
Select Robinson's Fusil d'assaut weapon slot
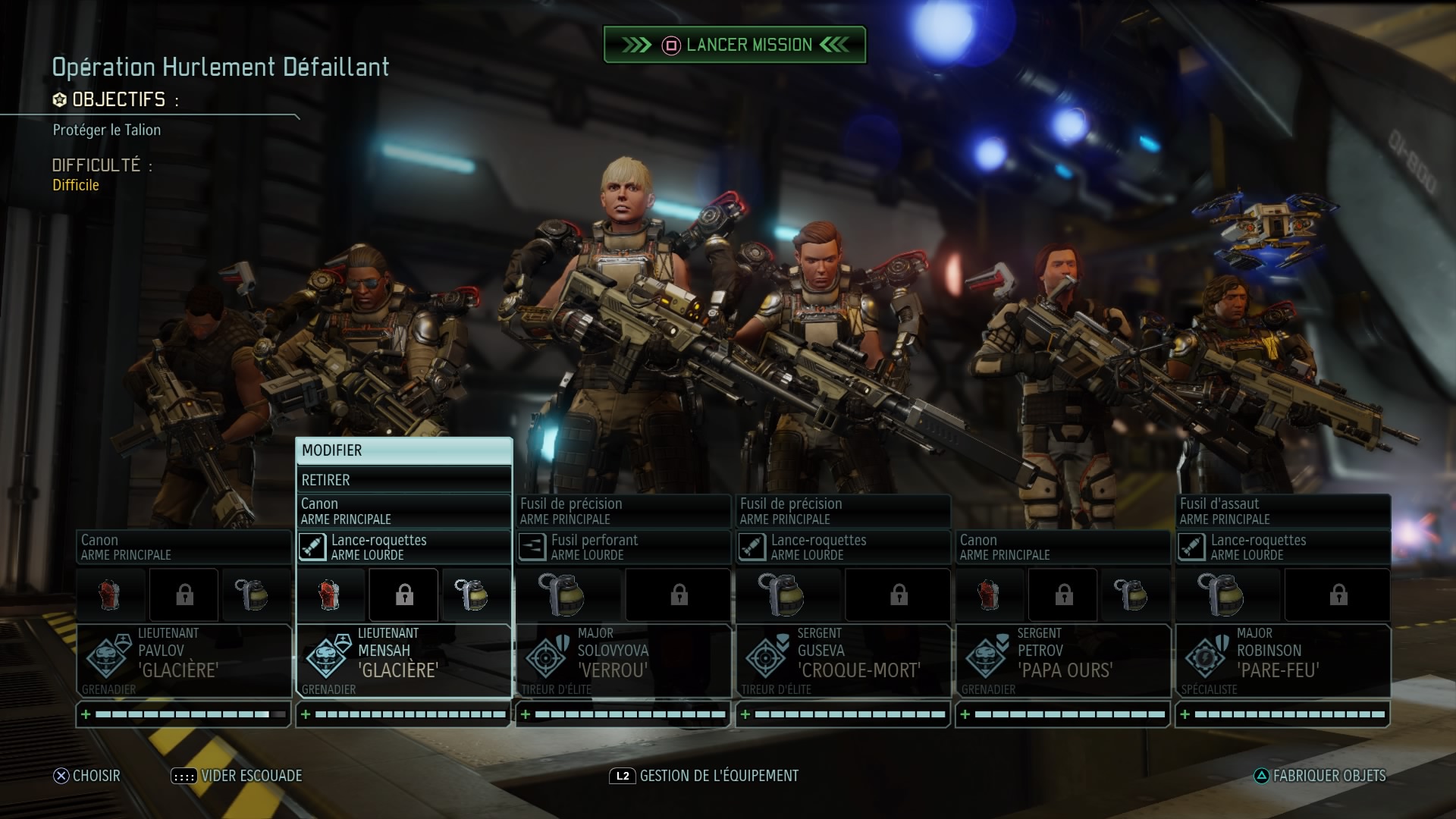pyautogui.click(x=1283, y=511)
